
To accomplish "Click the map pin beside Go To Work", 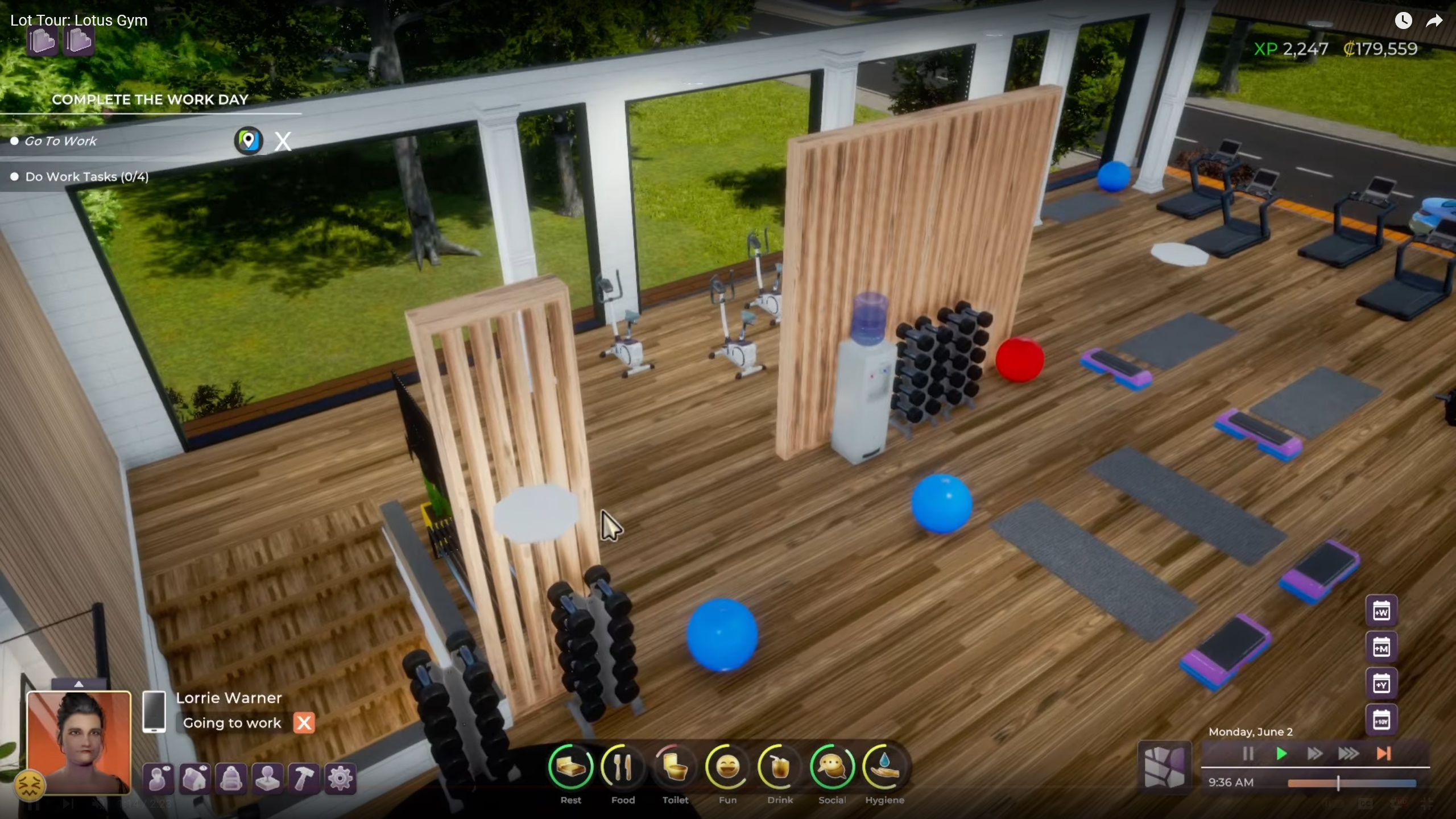I will (x=249, y=140).
